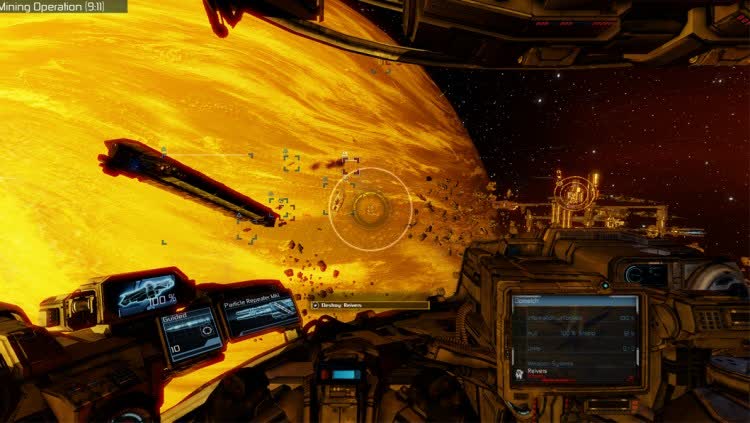Screen dimensions: 750x423
Task: Open the Particle Repeater weapon panel
Action: [260, 312]
